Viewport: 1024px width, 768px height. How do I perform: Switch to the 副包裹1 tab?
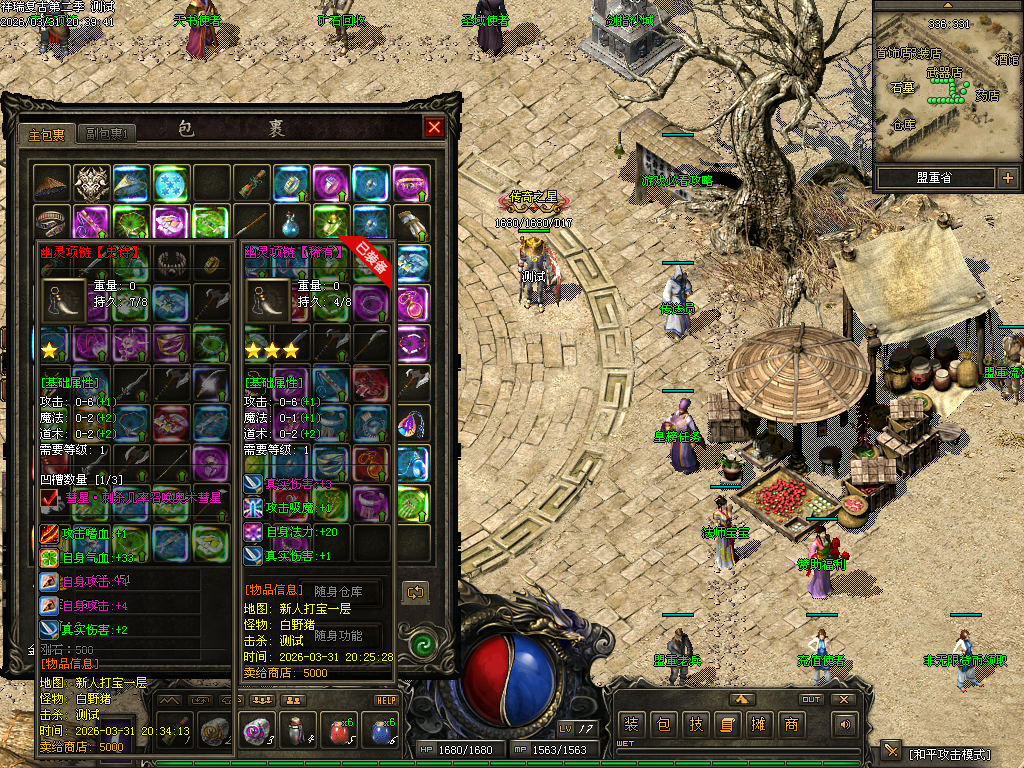coord(104,132)
